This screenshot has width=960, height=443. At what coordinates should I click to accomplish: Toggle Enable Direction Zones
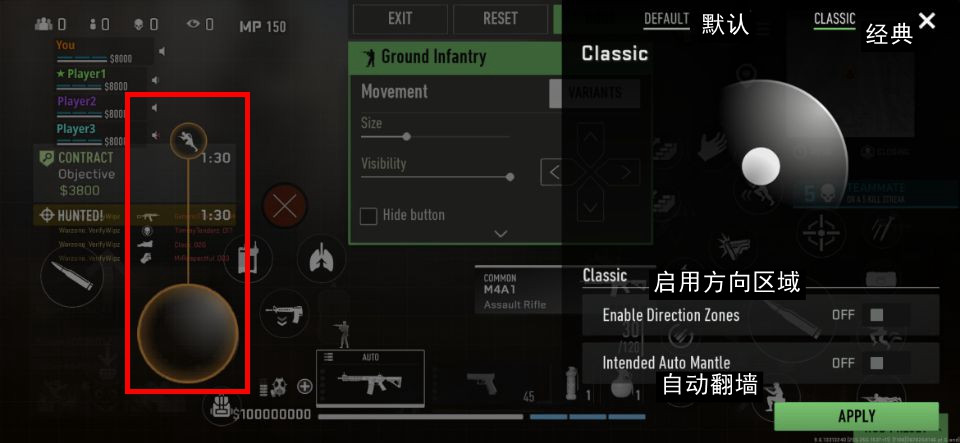click(876, 315)
